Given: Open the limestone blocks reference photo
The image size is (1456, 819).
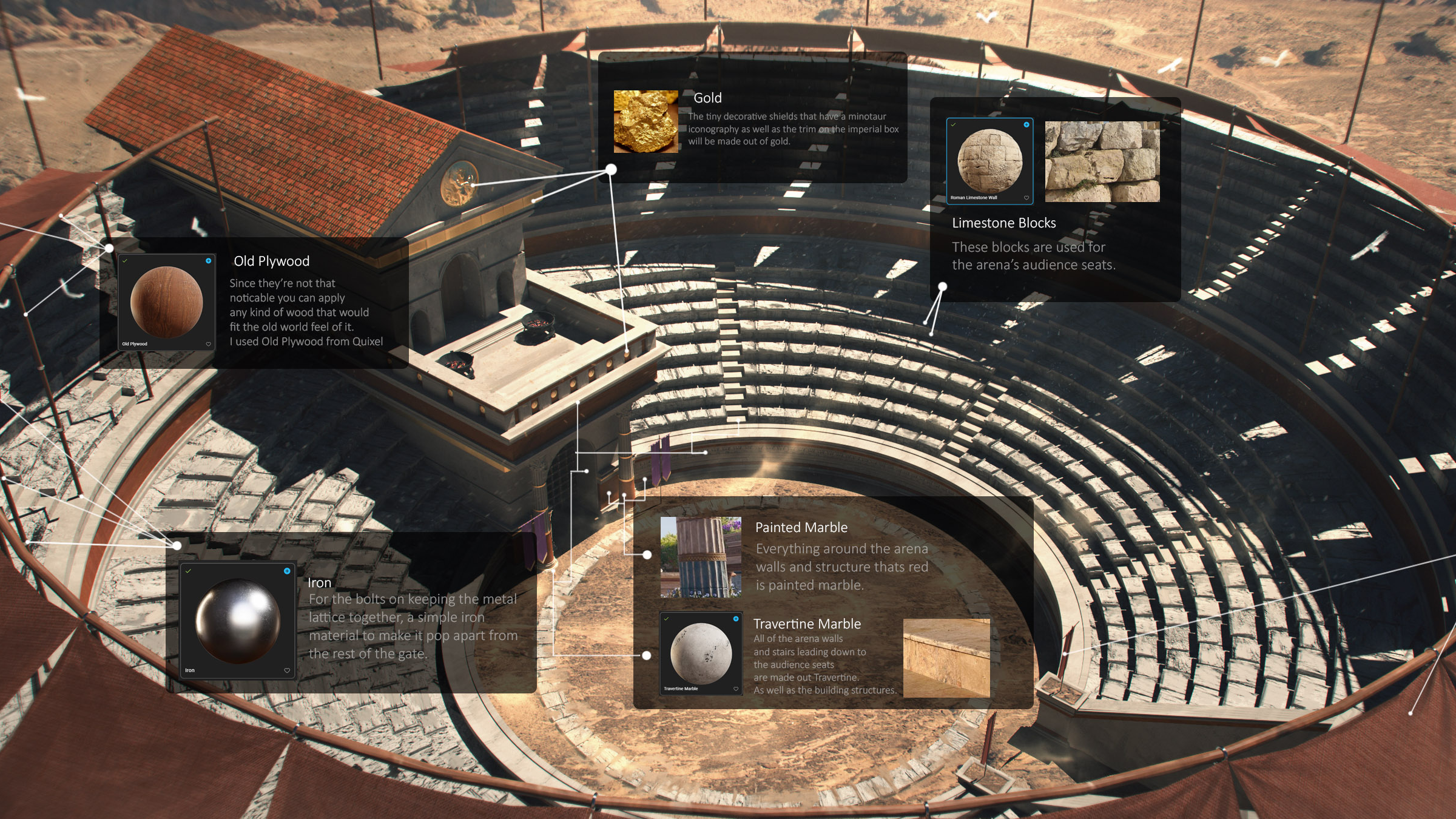Looking at the screenshot, I should pos(1102,161).
